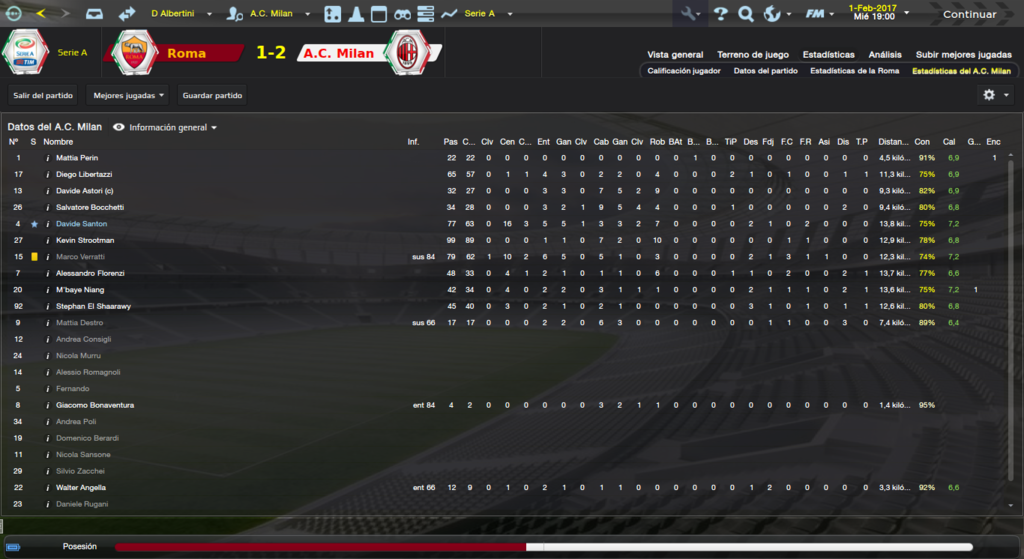Open the gear settings dropdown

(994, 94)
